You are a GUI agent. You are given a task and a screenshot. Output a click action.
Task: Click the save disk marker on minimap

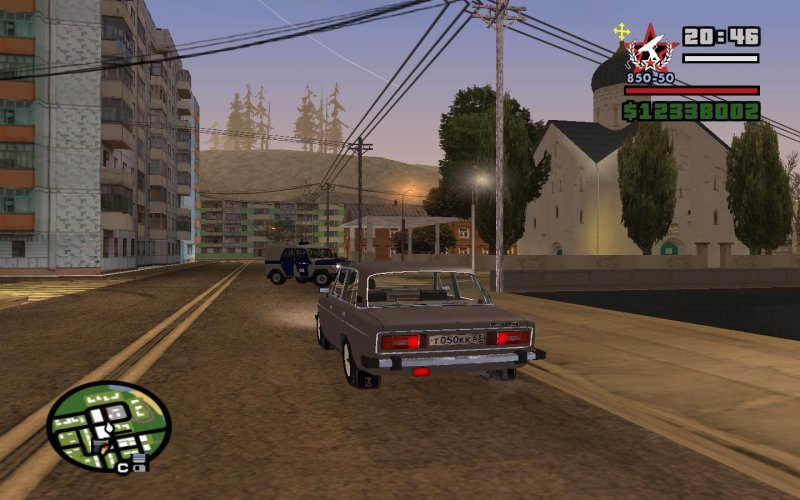pyautogui.click(x=139, y=461)
